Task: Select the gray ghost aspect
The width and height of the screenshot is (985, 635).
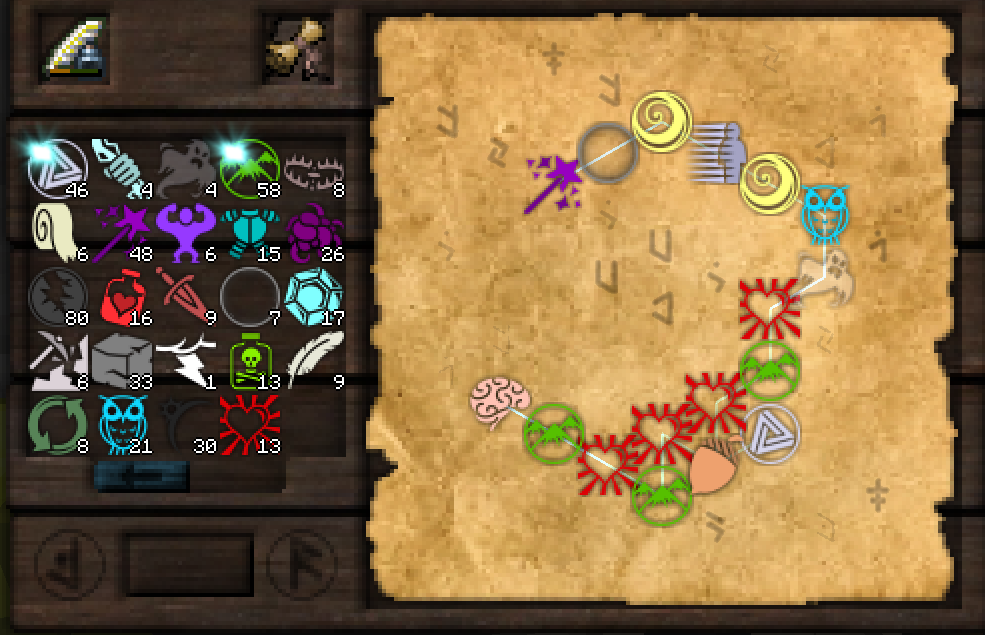Action: tap(185, 169)
